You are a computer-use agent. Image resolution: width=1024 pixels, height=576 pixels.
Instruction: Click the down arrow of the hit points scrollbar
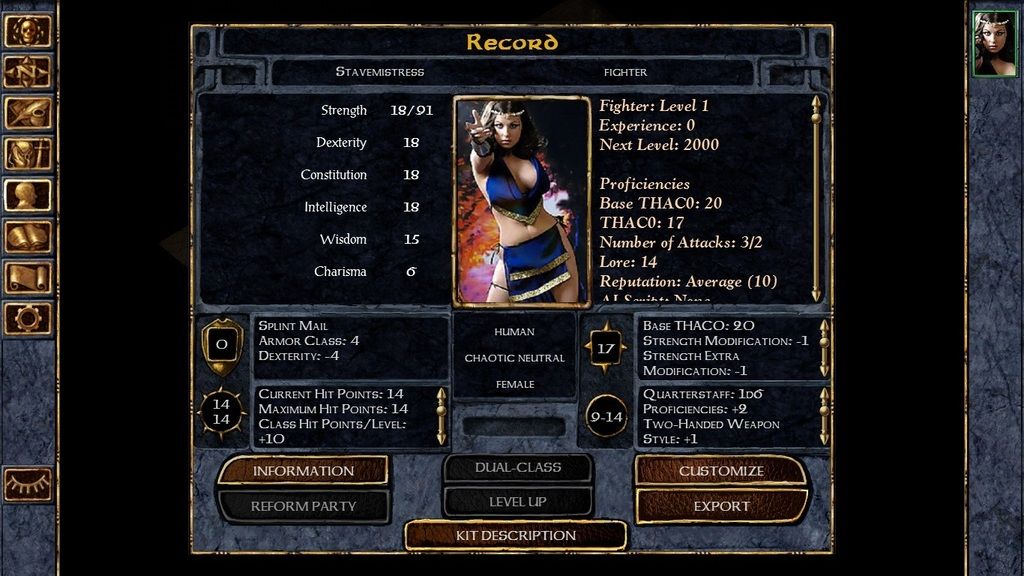441,437
